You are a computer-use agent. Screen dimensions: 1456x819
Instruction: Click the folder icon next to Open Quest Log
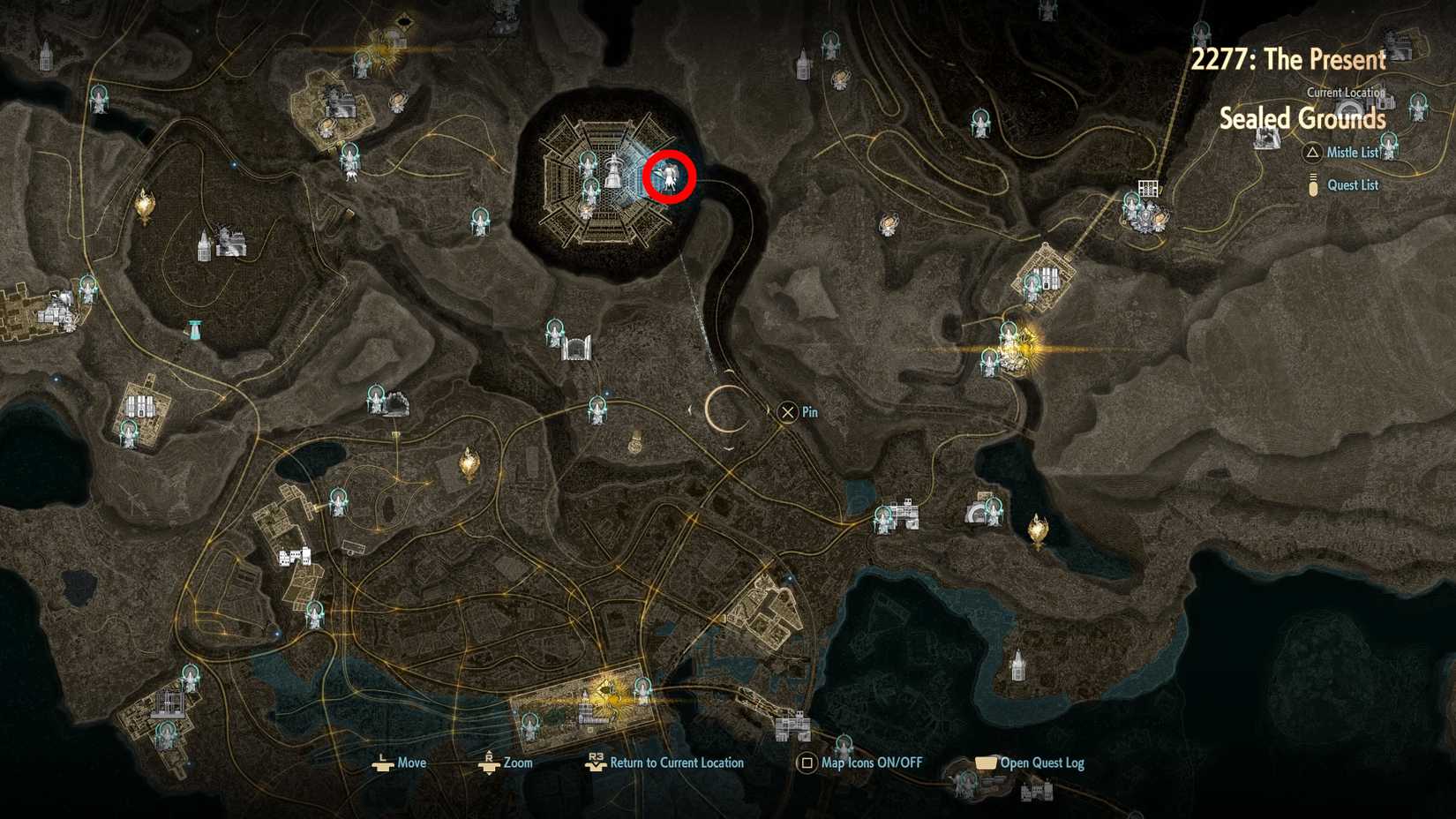(982, 763)
